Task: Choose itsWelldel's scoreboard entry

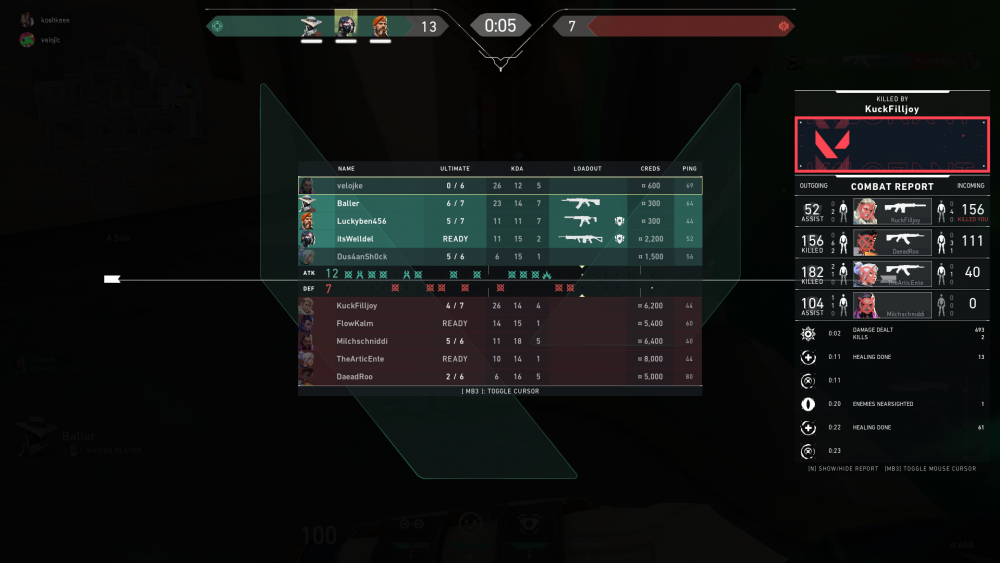Action: point(500,239)
